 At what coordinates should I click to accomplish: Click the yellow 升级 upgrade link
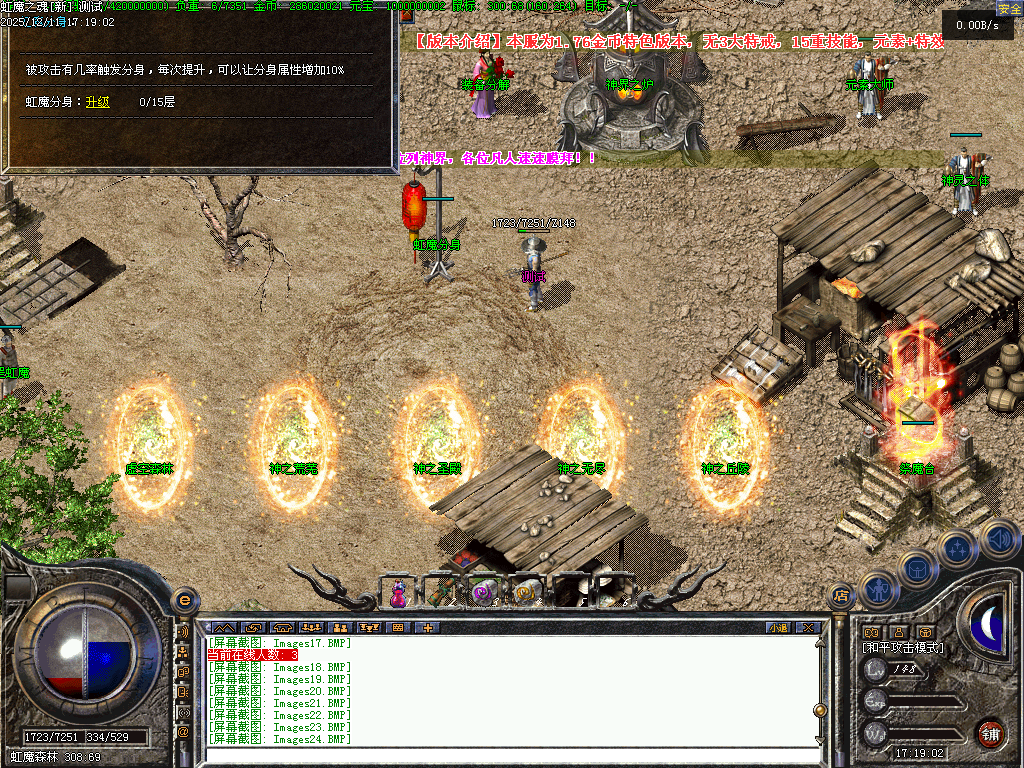point(97,101)
